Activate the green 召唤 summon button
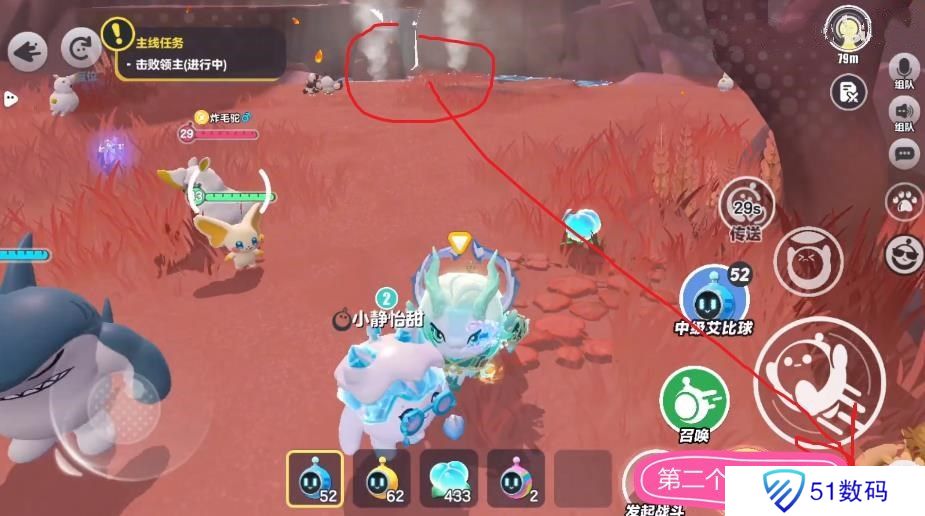This screenshot has height=516, width=925. coord(687,402)
